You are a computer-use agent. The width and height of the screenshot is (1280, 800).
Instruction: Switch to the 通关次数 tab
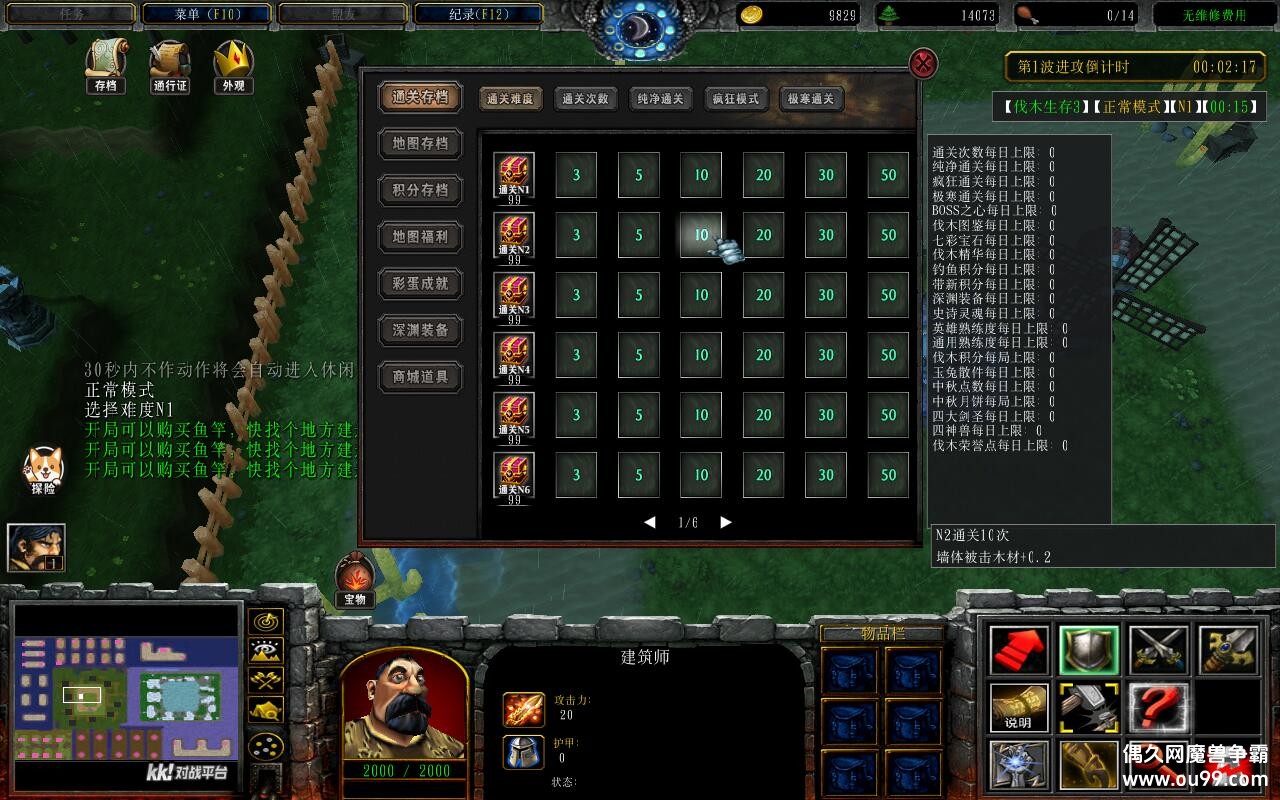585,99
